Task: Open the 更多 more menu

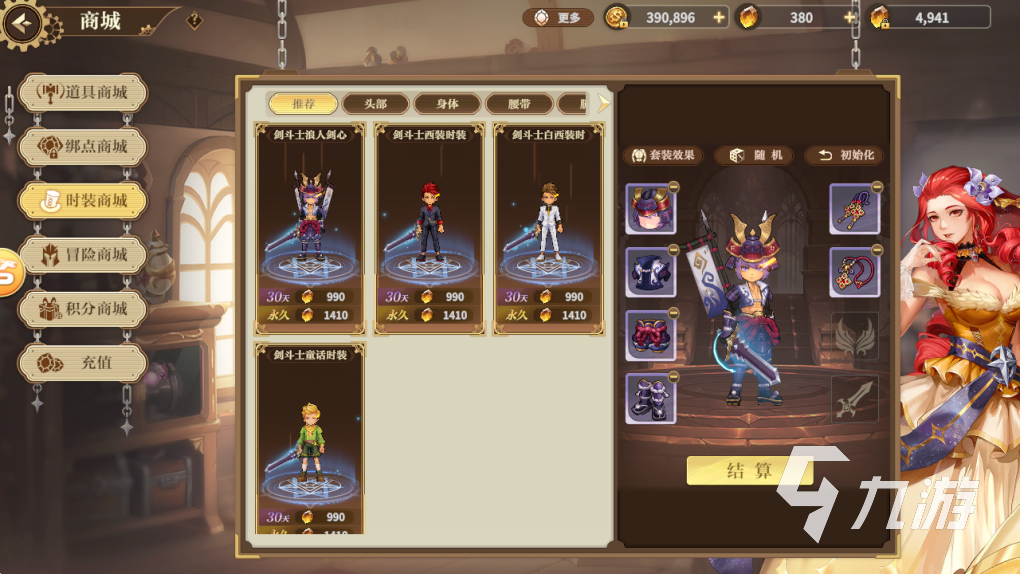Action: 558,18
